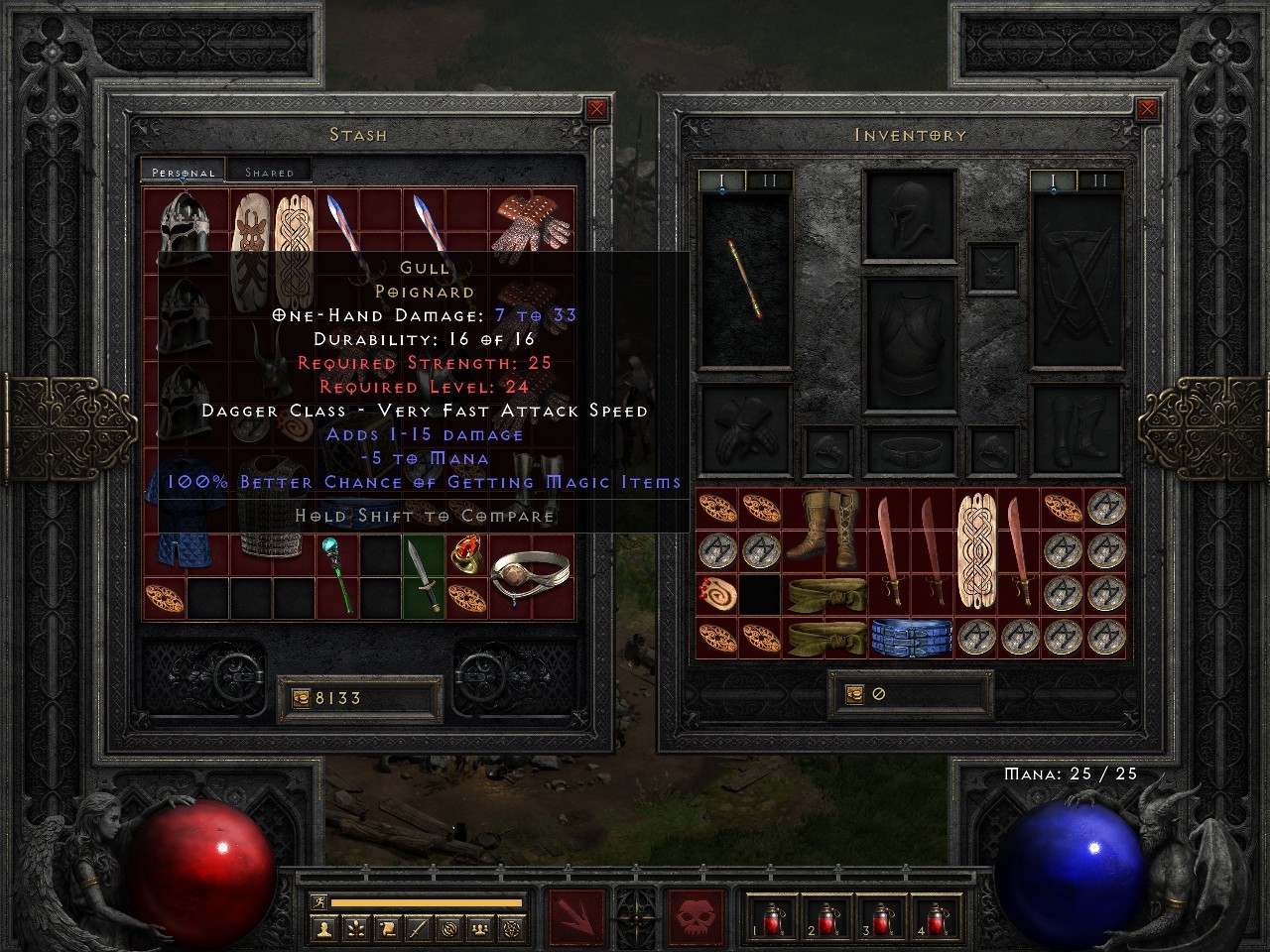Select weapon slot I on the inventory's left side
Image resolution: width=1270 pixels, height=952 pixels.
coord(721,180)
